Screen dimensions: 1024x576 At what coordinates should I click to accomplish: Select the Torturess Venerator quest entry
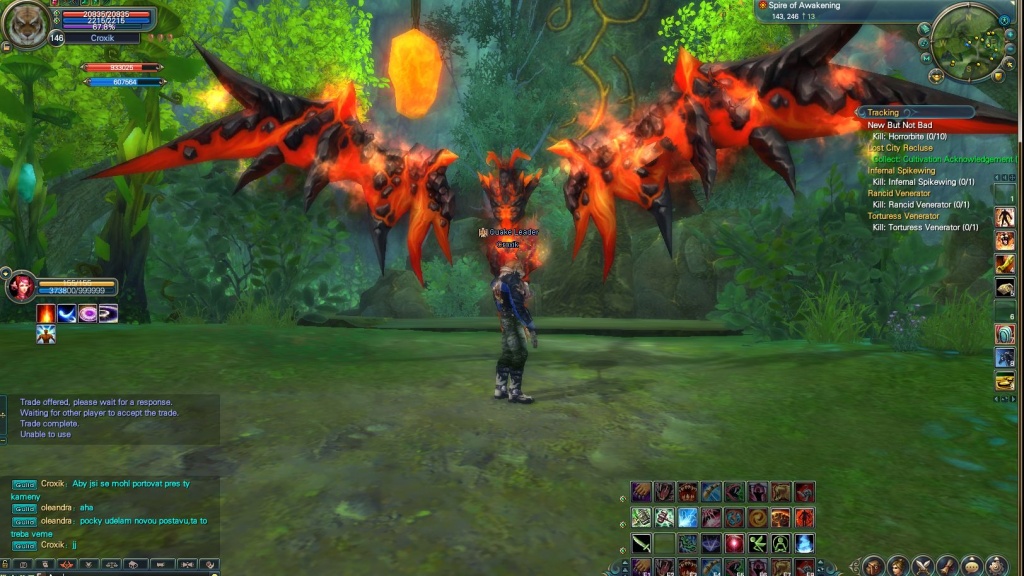click(903, 216)
